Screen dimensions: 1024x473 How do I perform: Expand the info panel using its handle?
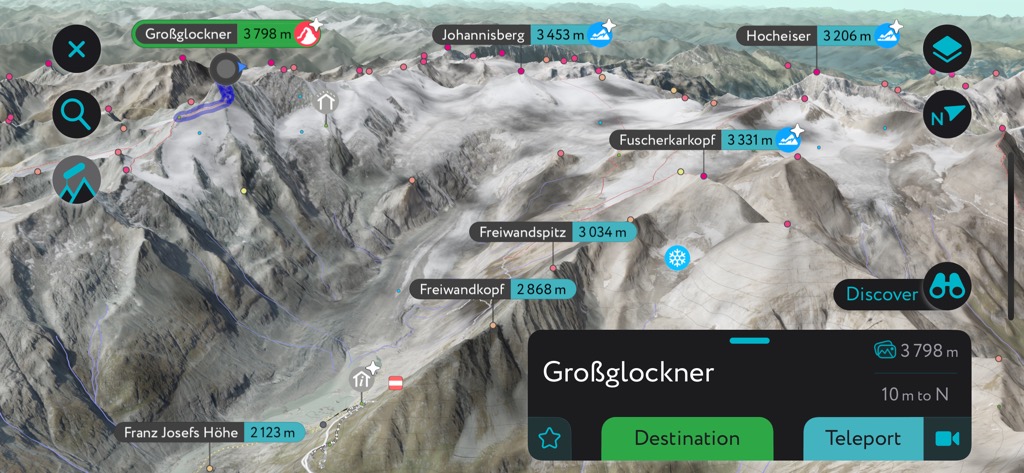pyautogui.click(x=749, y=341)
